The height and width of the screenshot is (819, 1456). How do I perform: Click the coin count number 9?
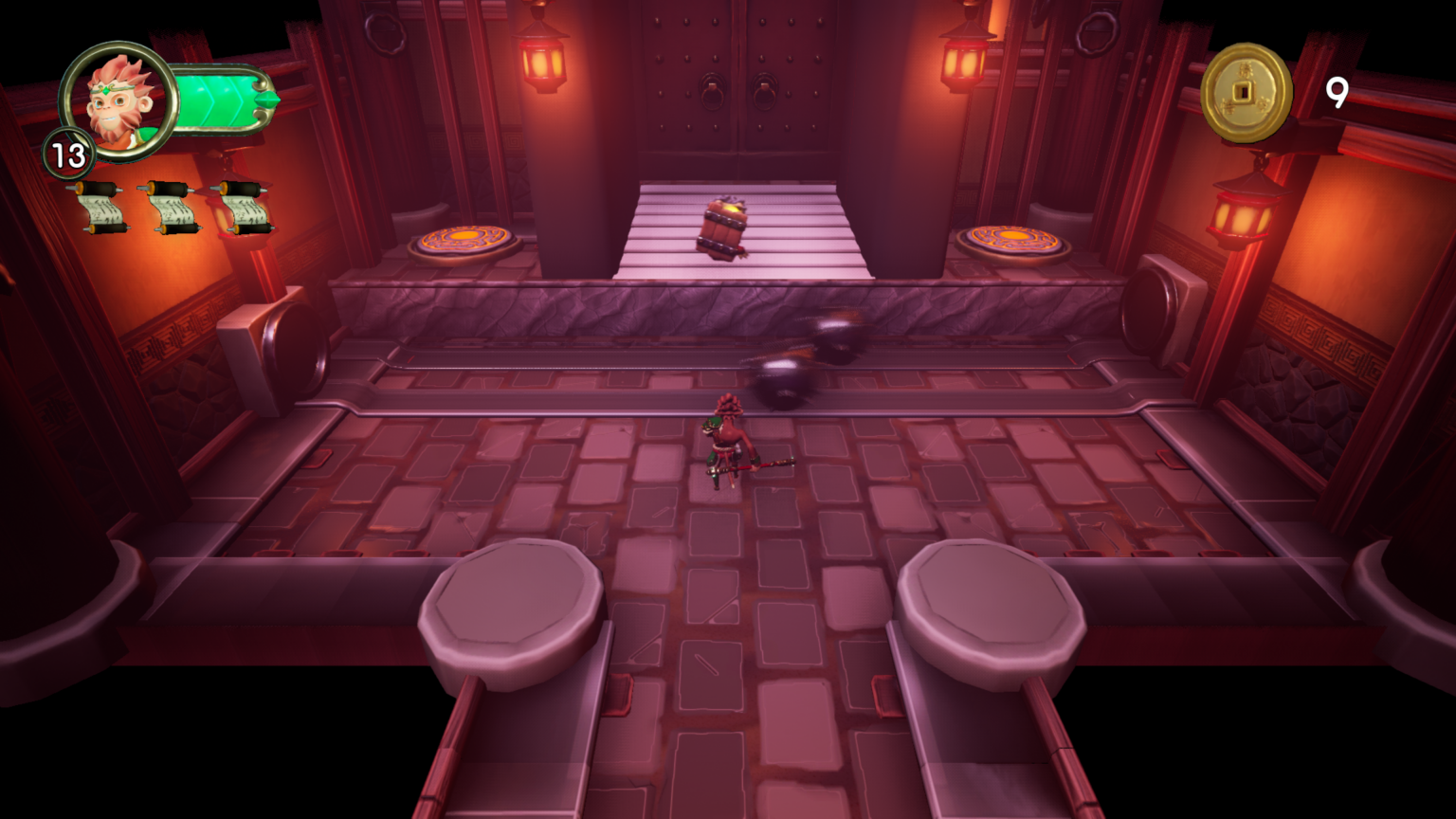click(1338, 94)
